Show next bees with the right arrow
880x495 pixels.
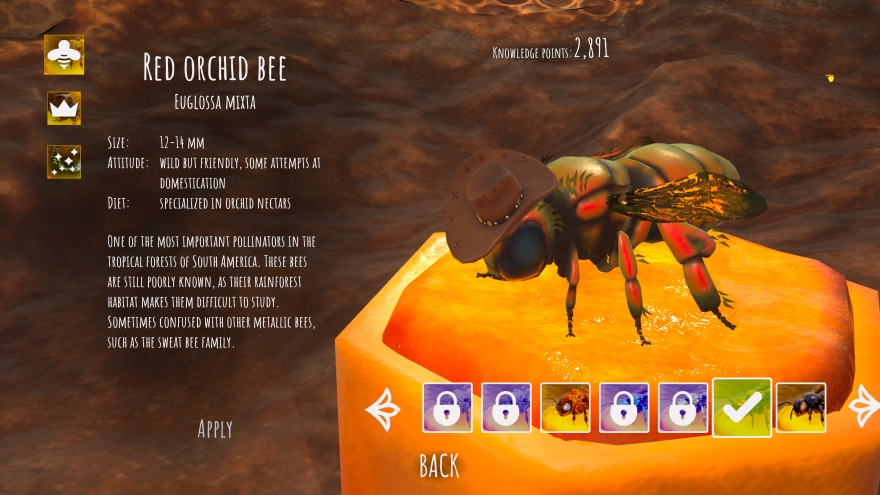point(861,407)
